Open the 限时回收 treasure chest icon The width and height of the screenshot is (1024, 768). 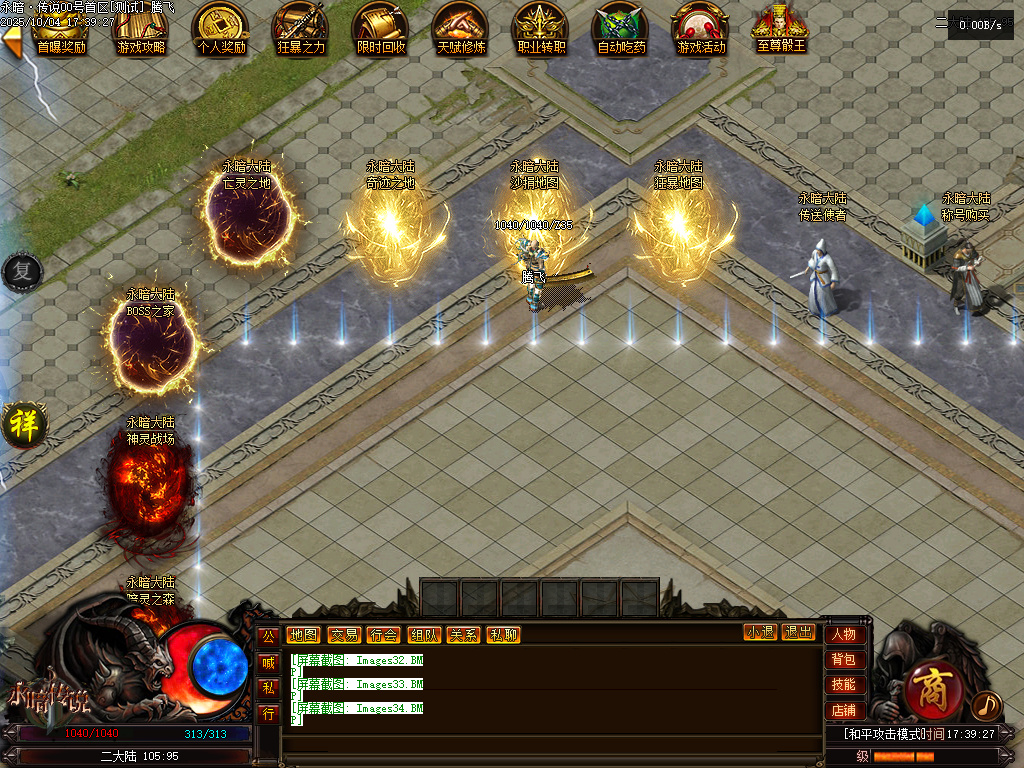381,29
